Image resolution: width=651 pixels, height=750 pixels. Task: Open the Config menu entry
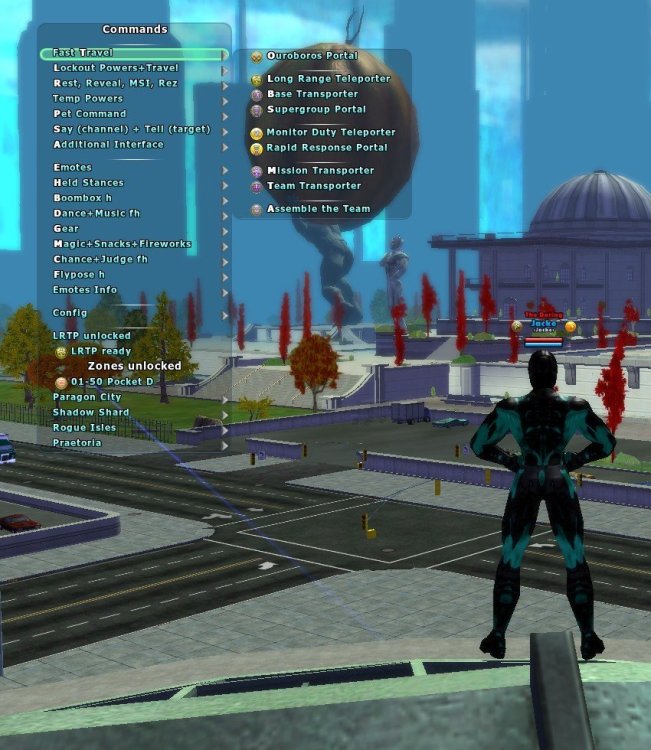[x=70, y=313]
